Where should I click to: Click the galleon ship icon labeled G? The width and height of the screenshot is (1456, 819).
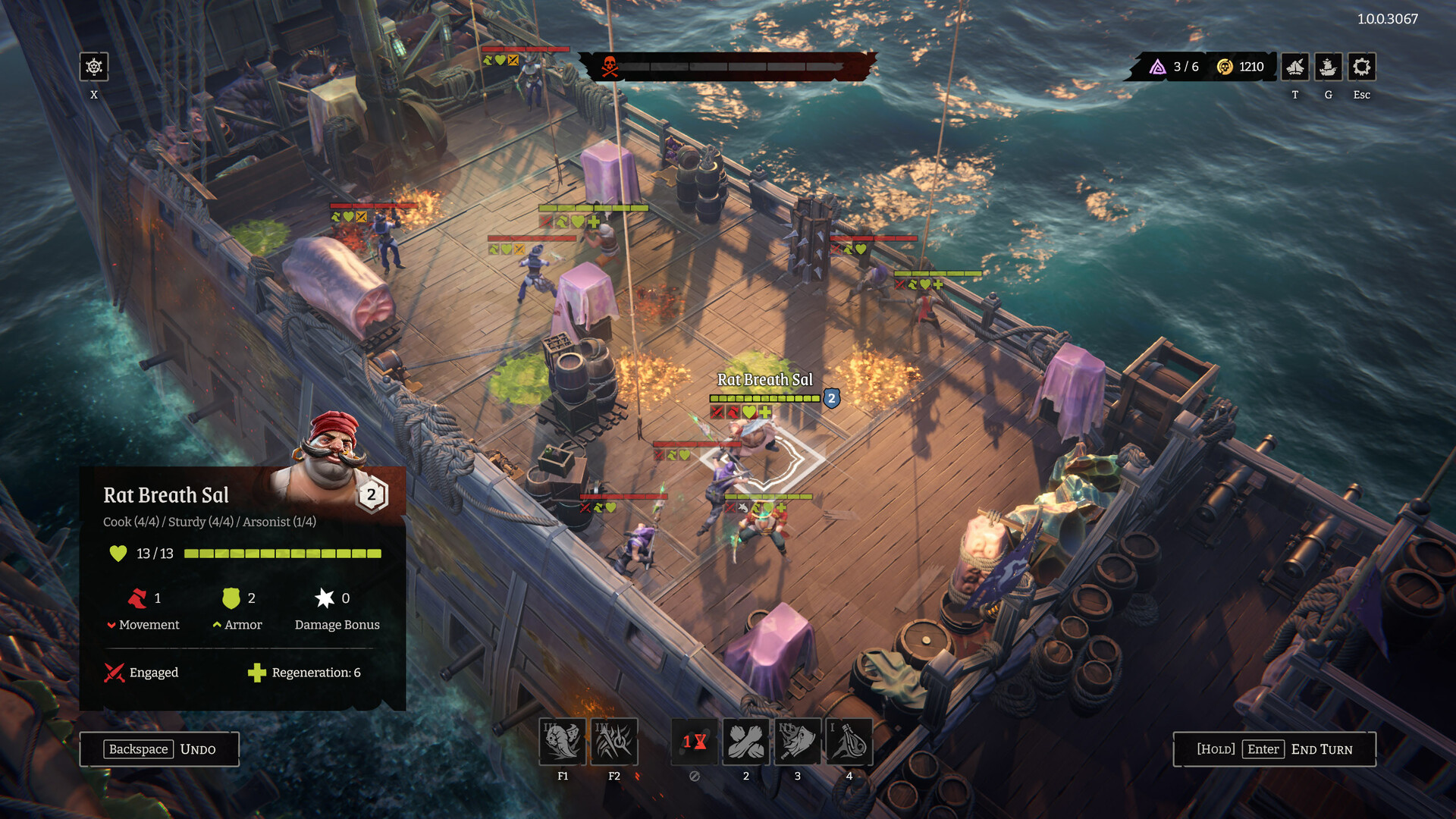[x=1328, y=67]
